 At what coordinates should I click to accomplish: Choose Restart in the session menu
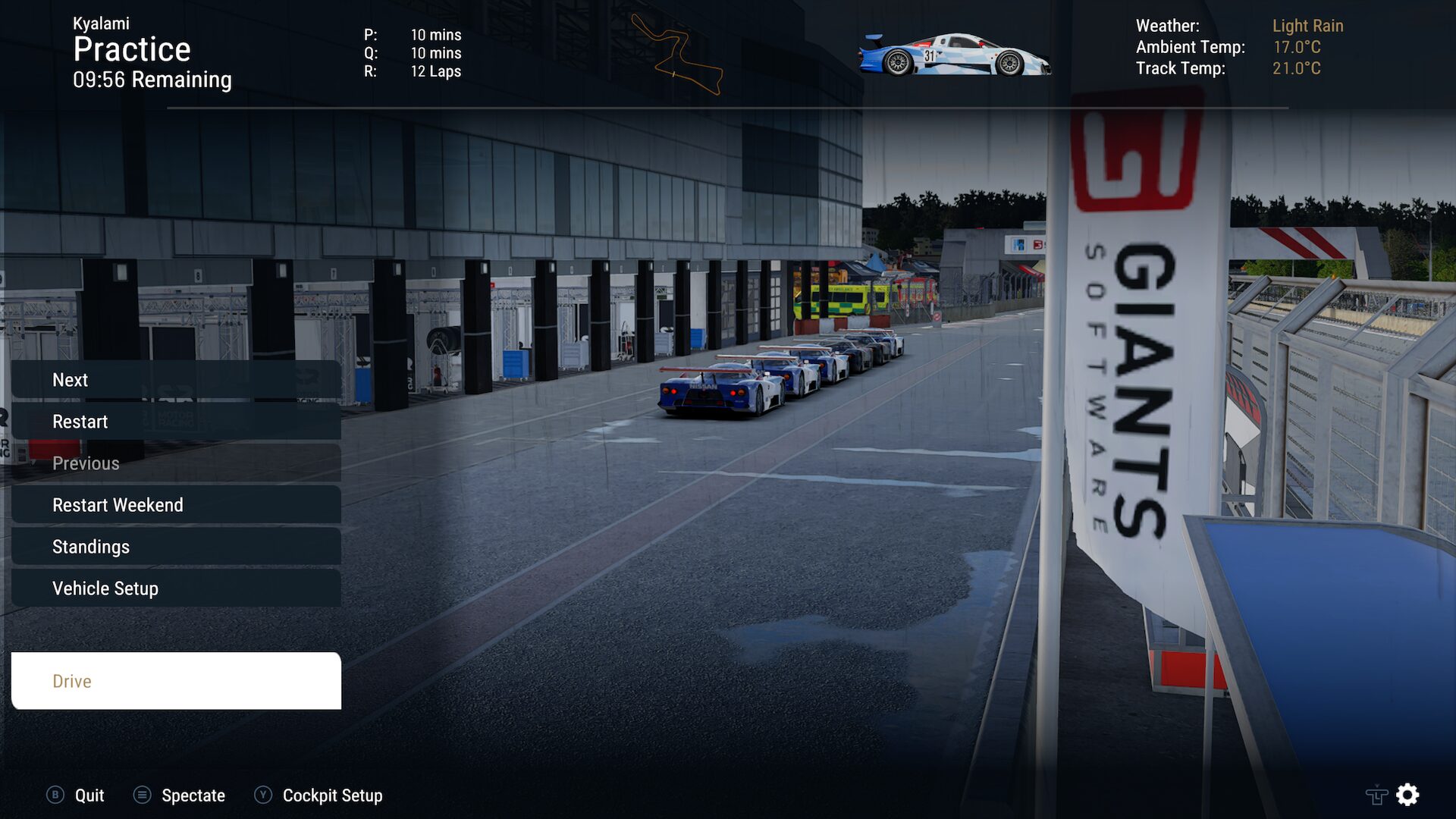[176, 422]
